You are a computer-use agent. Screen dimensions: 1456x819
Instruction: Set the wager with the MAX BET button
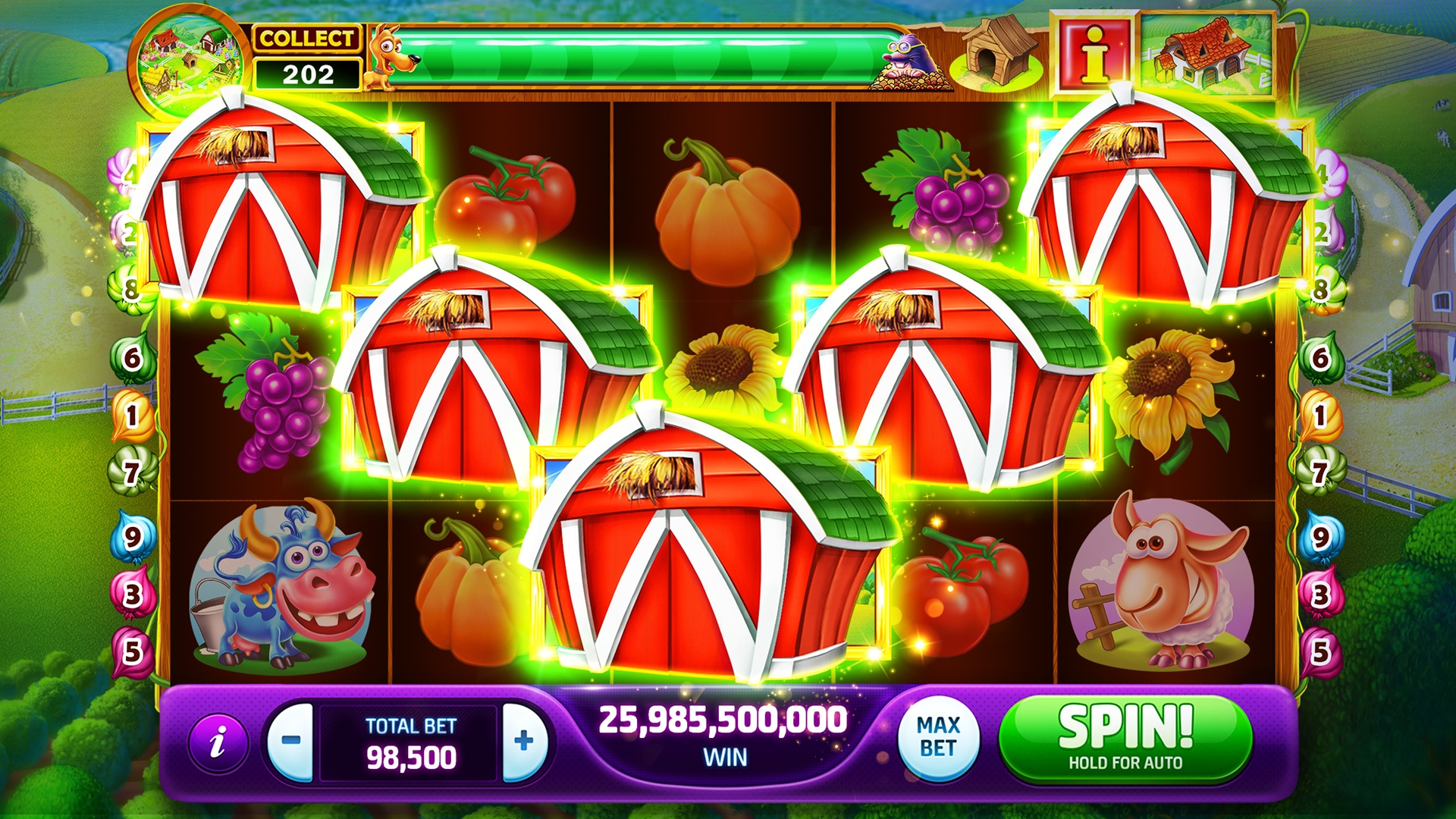pos(938,737)
